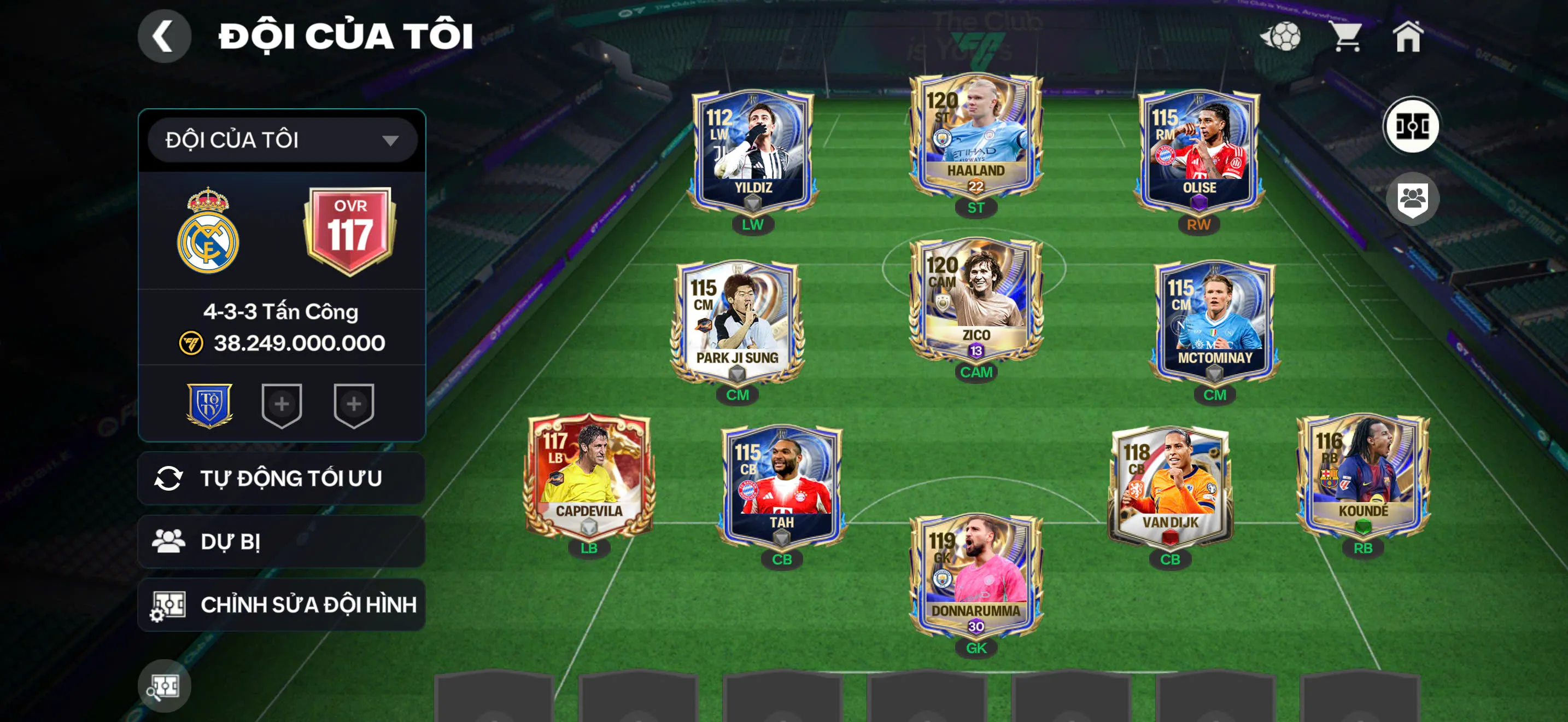1568x722 pixels.
Task: Open Park Ji Sung's card
Action: coord(736,323)
